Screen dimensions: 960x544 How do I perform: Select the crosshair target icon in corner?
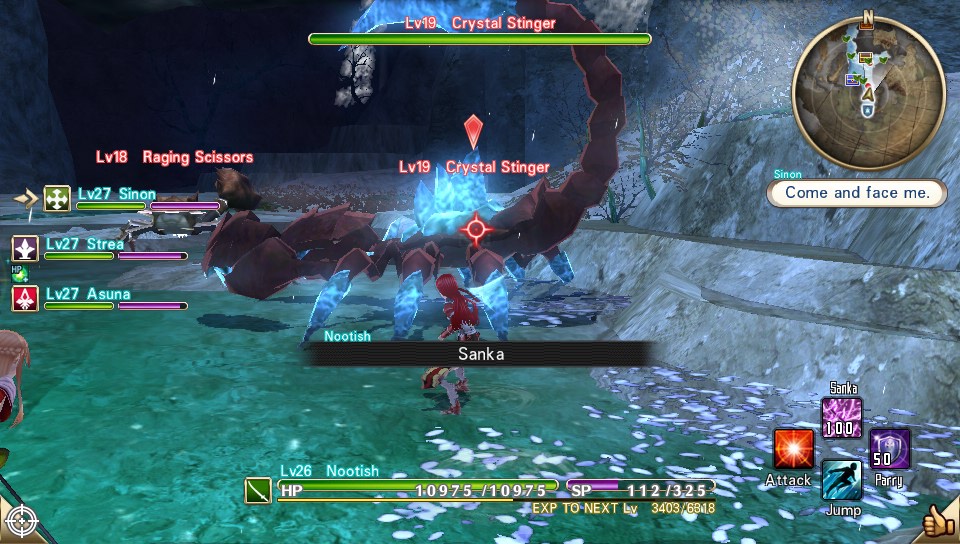(x=22, y=521)
